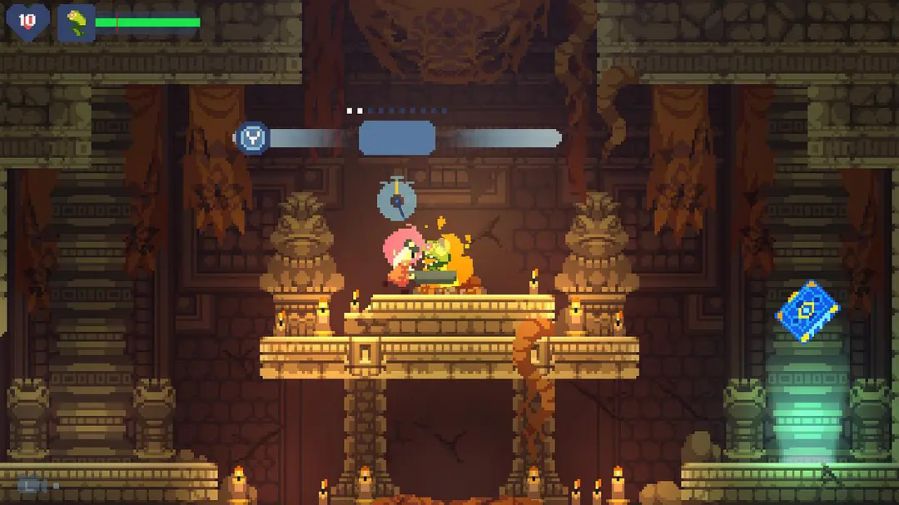Select the green frog portrait icon
The height and width of the screenshot is (505, 899).
pyautogui.click(x=76, y=22)
